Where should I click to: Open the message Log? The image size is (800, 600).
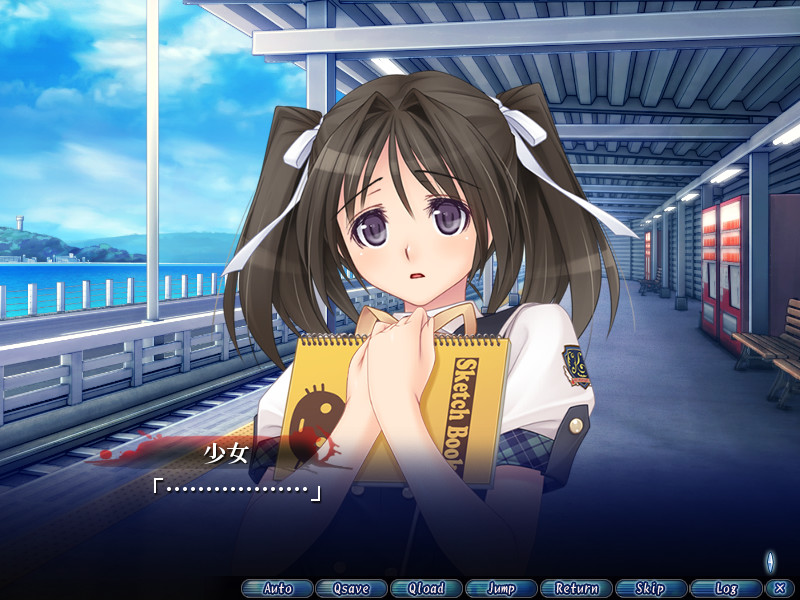[725, 589]
